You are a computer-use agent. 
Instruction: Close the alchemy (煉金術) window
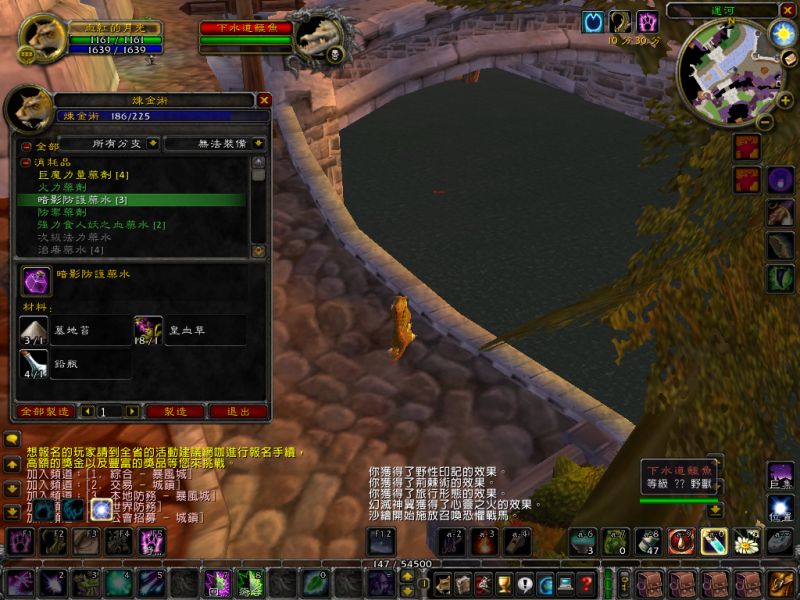coord(264,100)
